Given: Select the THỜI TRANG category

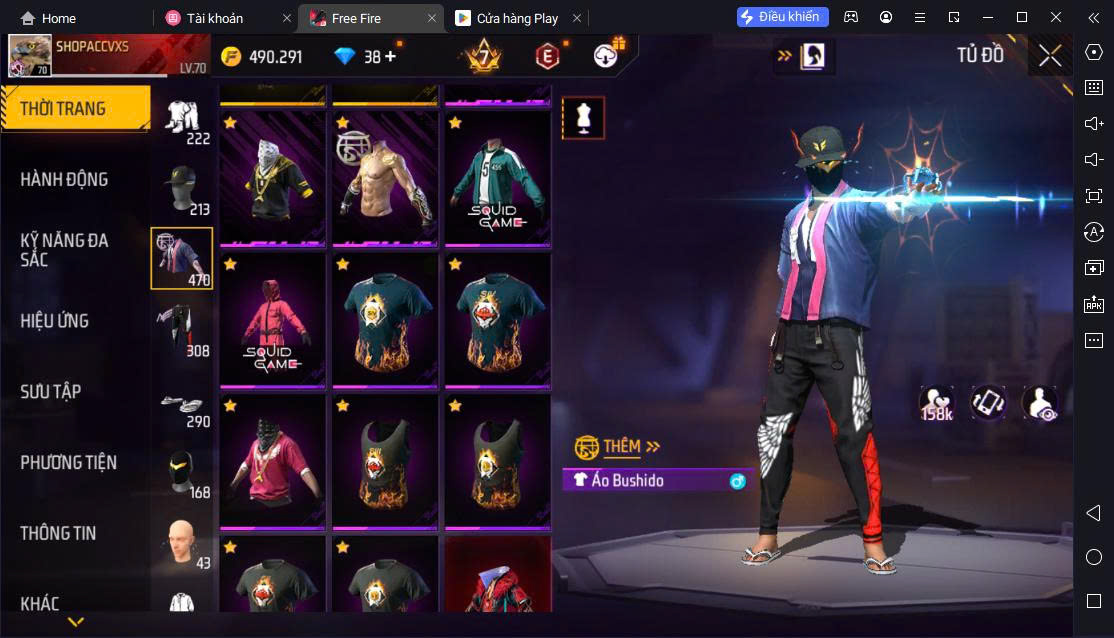Looking at the screenshot, I should click(75, 109).
